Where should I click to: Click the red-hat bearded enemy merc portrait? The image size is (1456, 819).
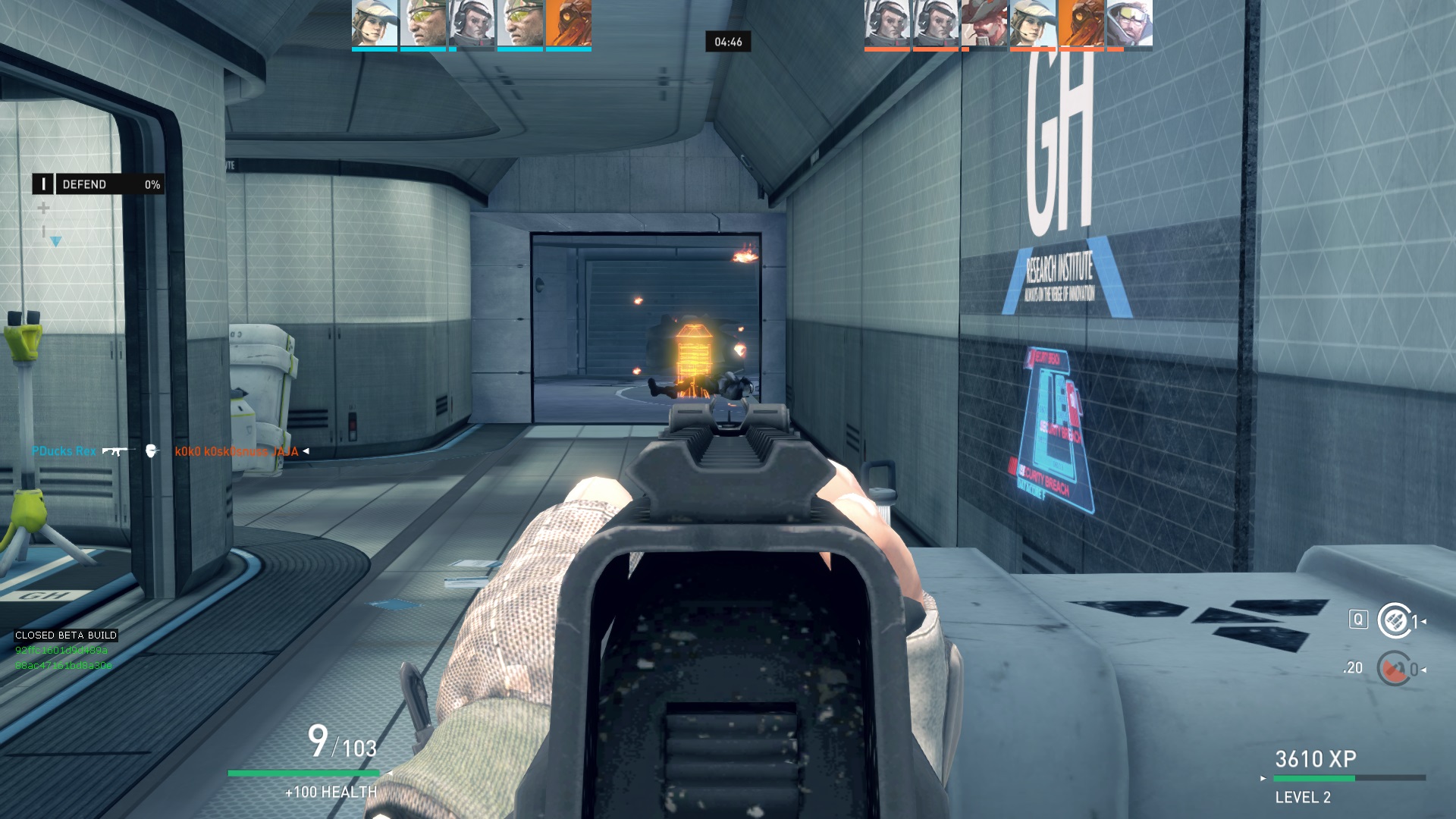984,24
